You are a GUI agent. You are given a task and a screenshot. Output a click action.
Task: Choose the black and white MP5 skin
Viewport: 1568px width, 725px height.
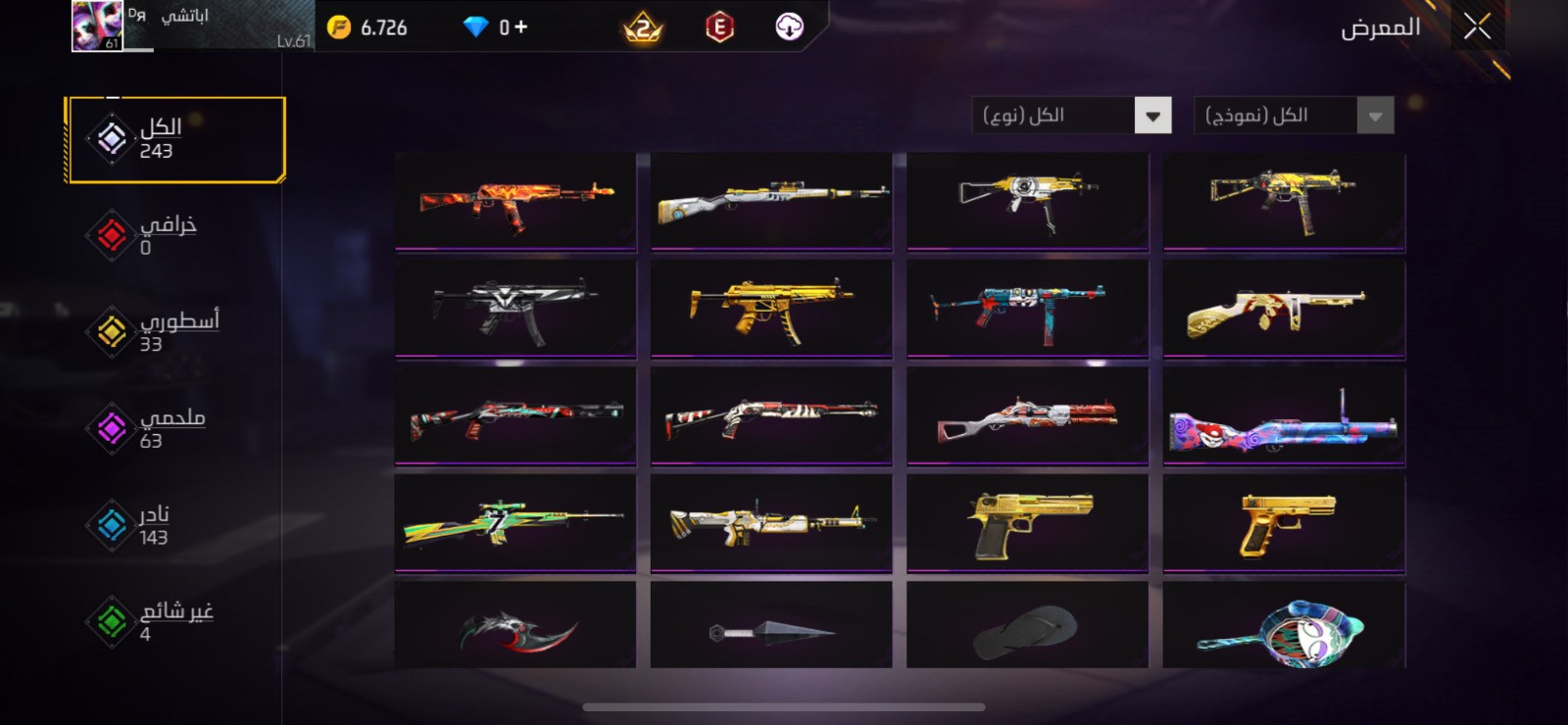515,308
